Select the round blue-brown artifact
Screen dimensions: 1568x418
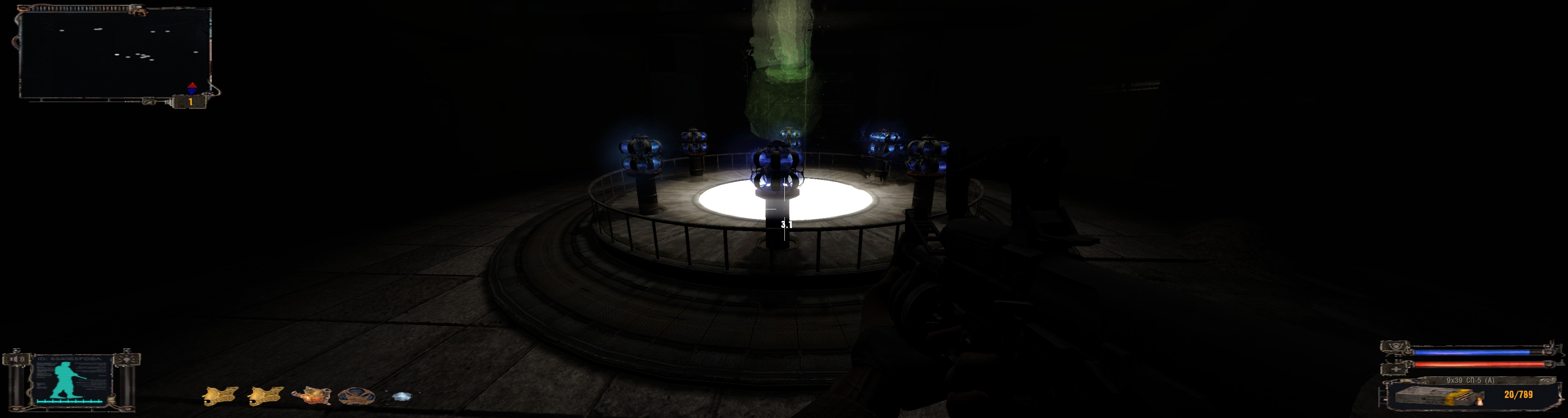click(356, 396)
